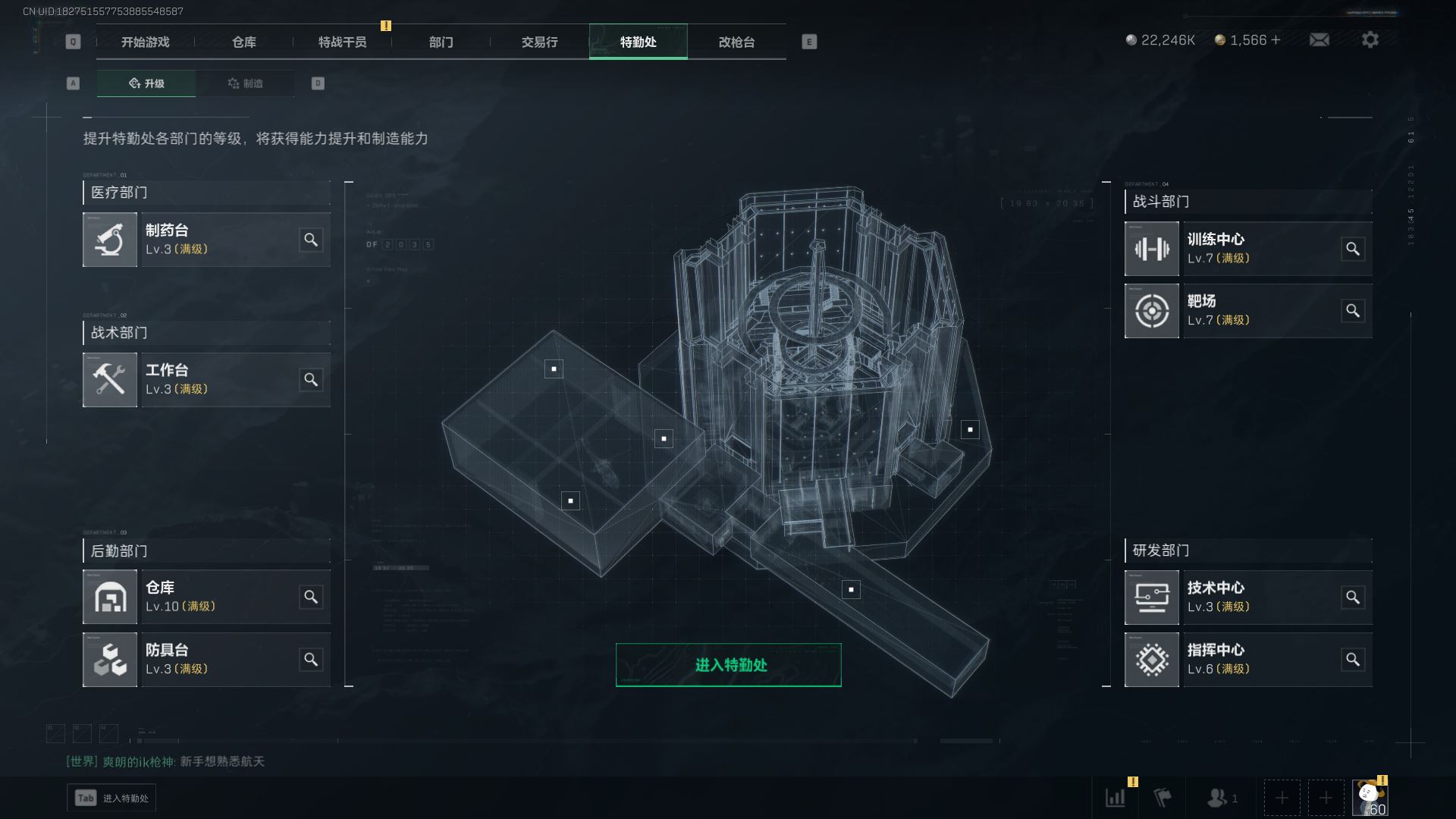Inspect 指挥中心 with the magnifier
1456x819 pixels.
pos(1353,659)
